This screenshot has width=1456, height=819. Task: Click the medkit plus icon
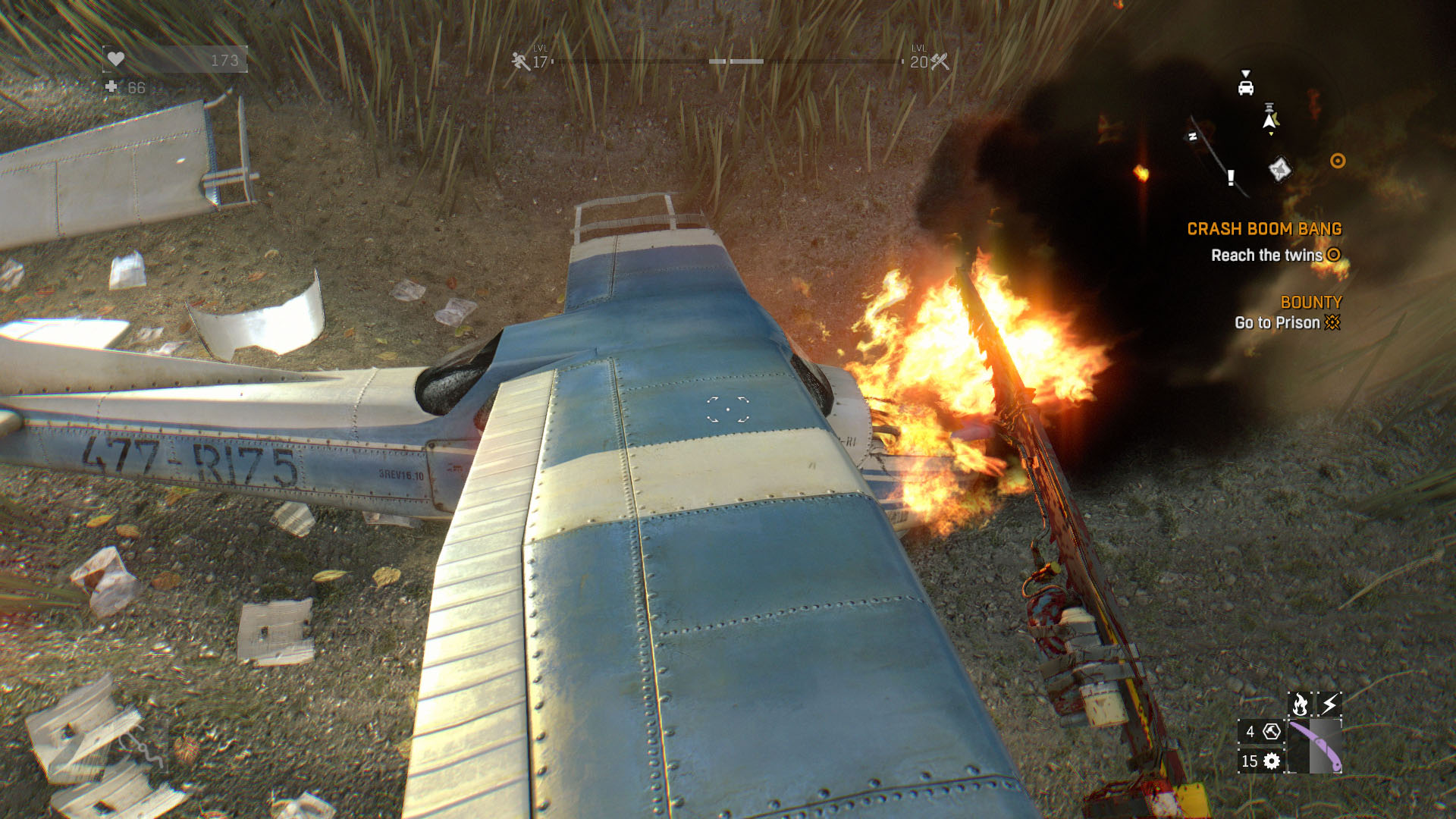click(111, 87)
